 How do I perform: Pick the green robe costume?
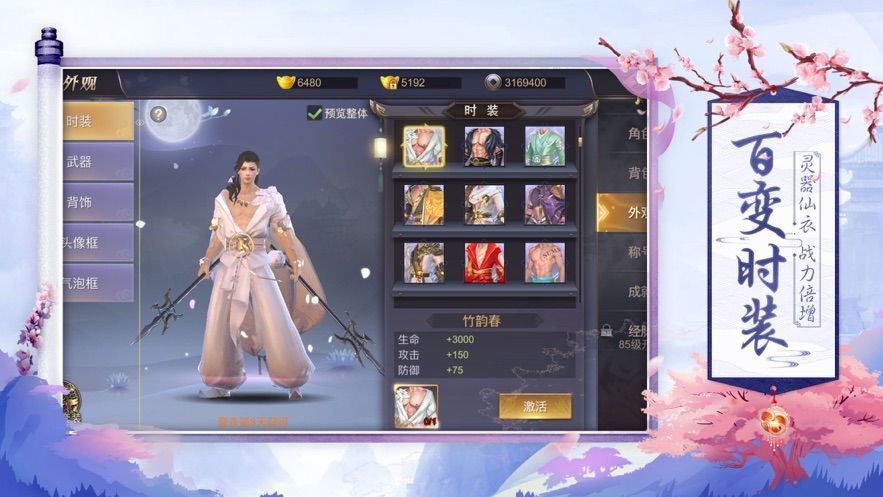(545, 146)
